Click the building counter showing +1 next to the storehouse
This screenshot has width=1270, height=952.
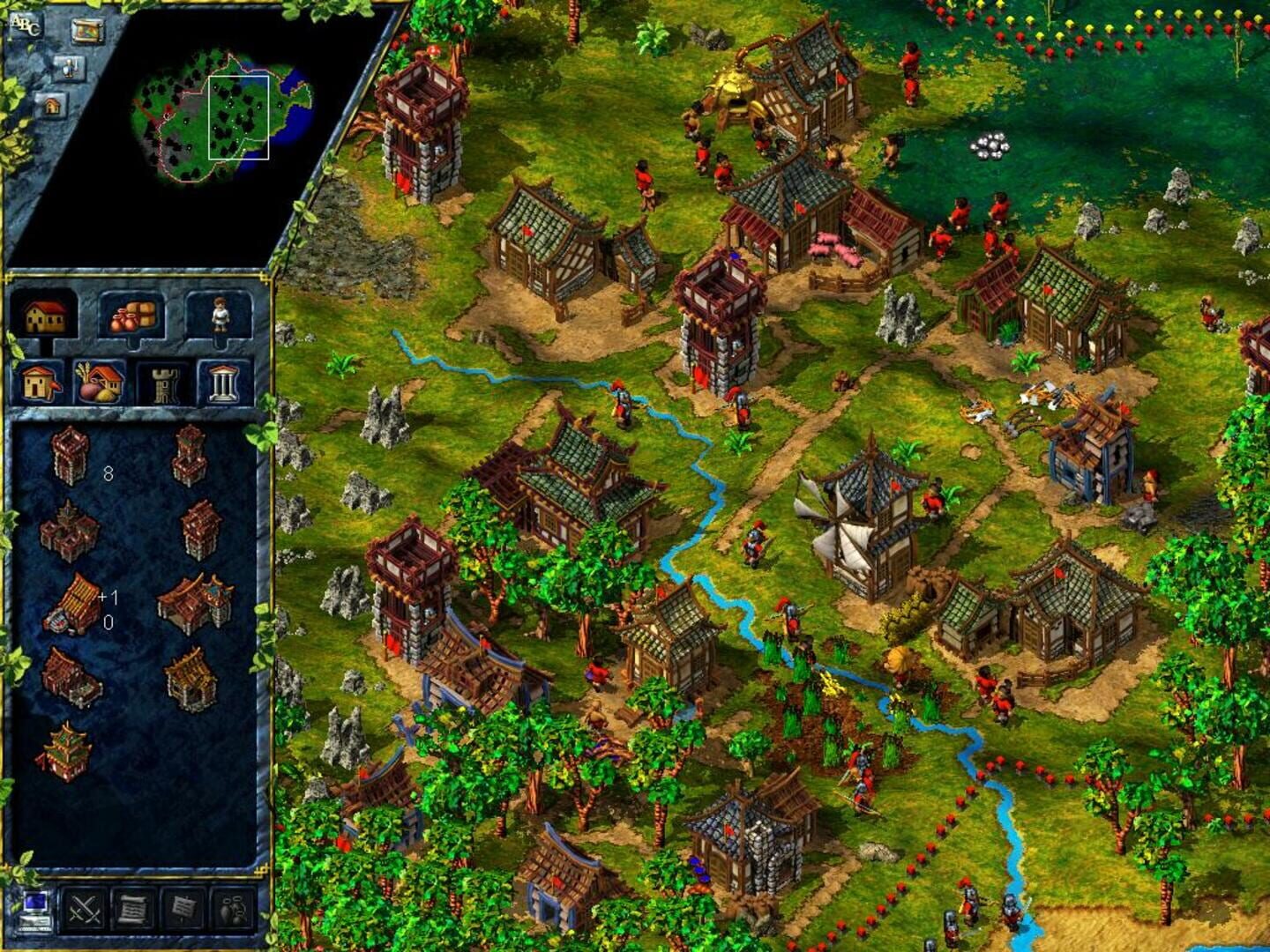point(107,598)
